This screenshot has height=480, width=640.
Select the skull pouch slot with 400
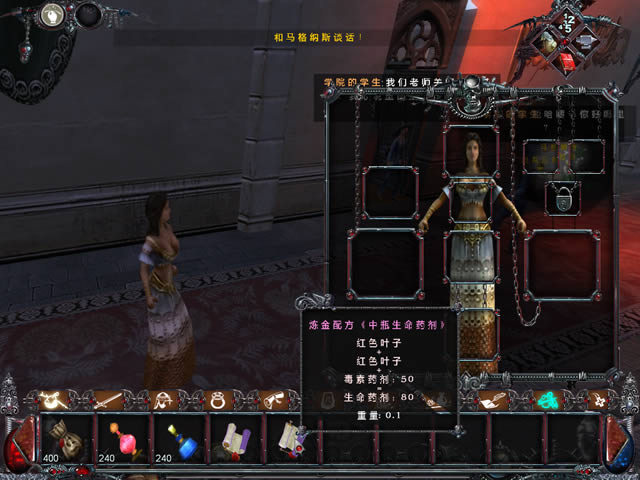[x=69, y=441]
